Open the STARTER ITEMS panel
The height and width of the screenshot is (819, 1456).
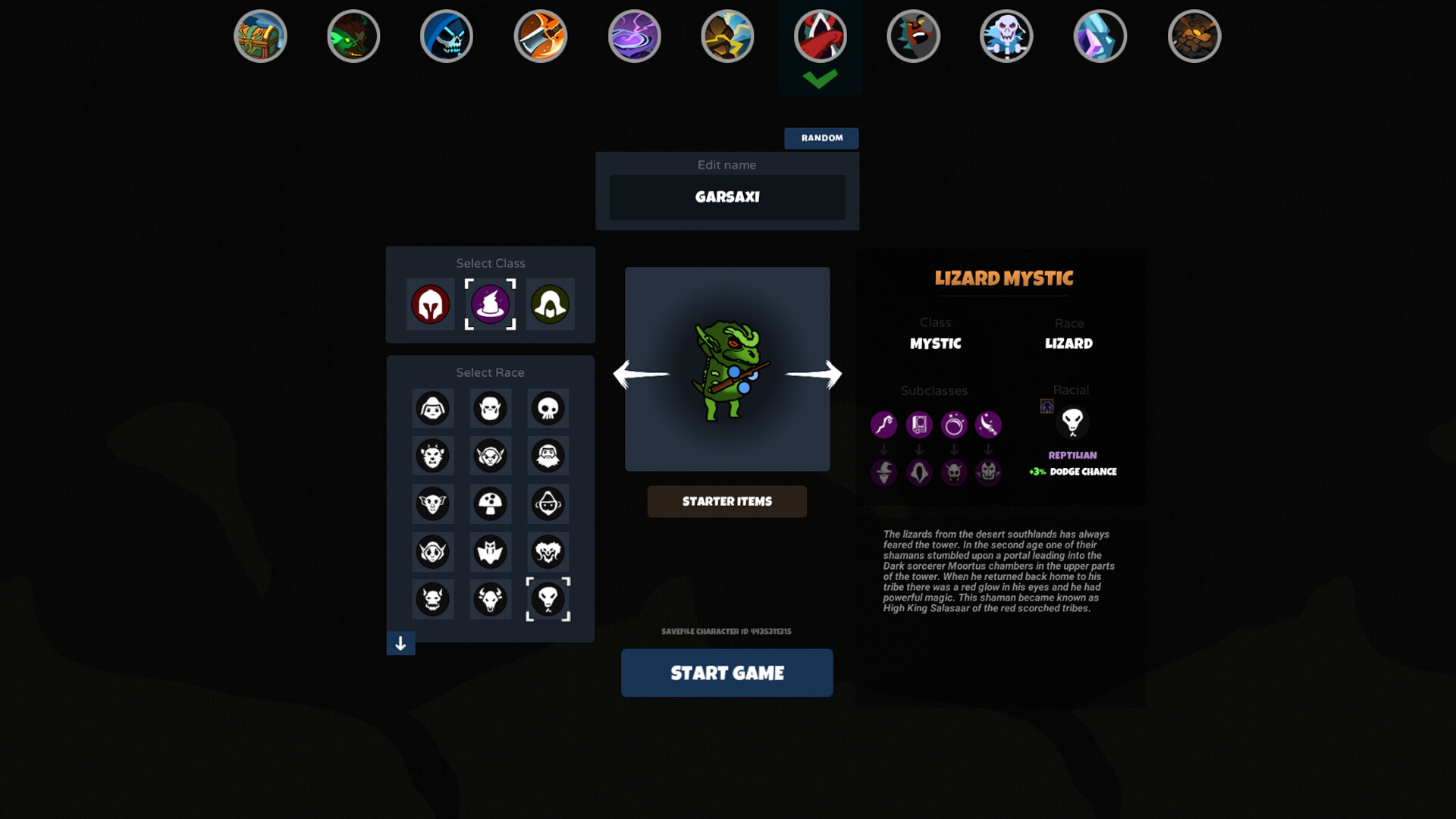click(726, 501)
